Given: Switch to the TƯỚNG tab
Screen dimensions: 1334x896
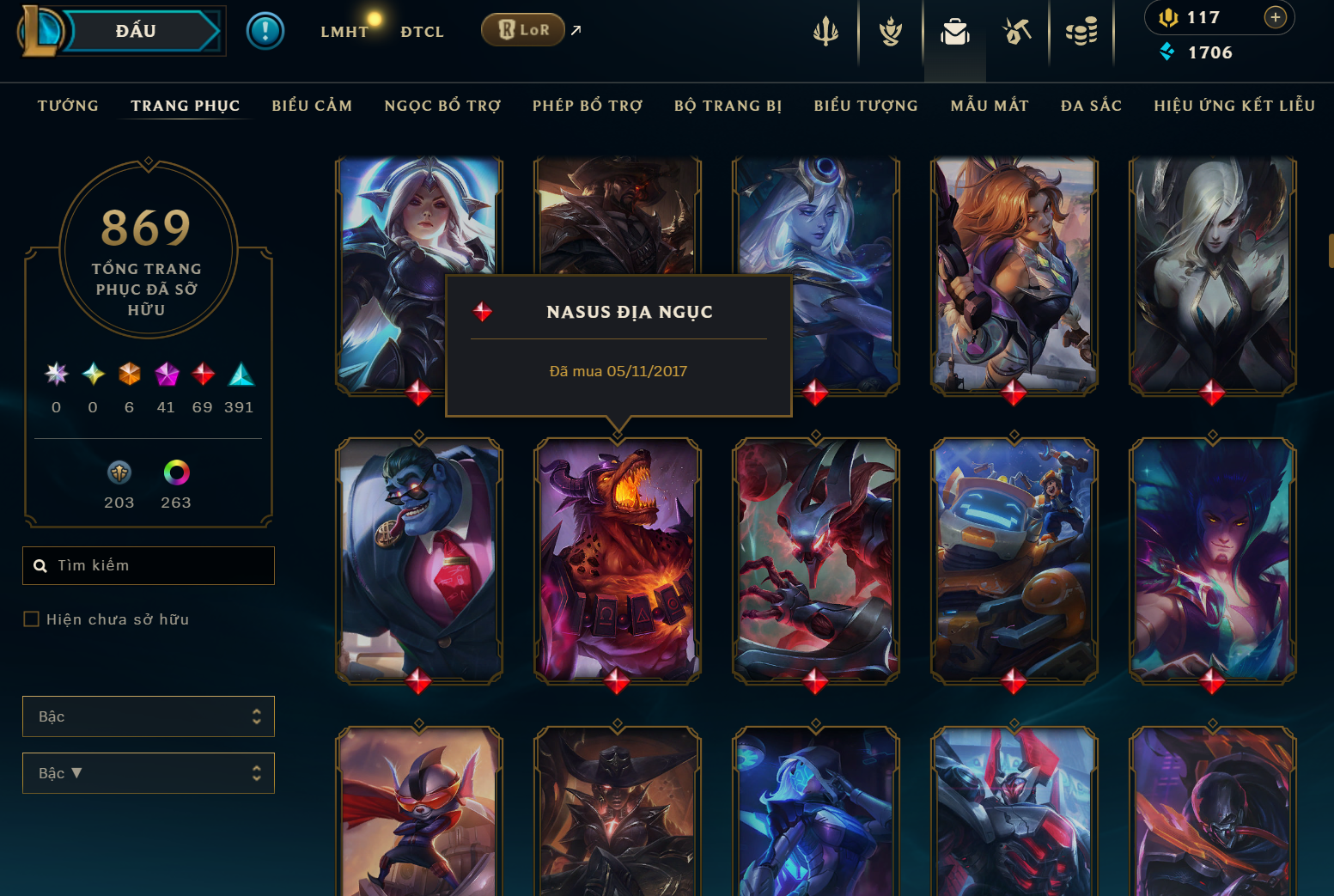Looking at the screenshot, I should (x=68, y=106).
